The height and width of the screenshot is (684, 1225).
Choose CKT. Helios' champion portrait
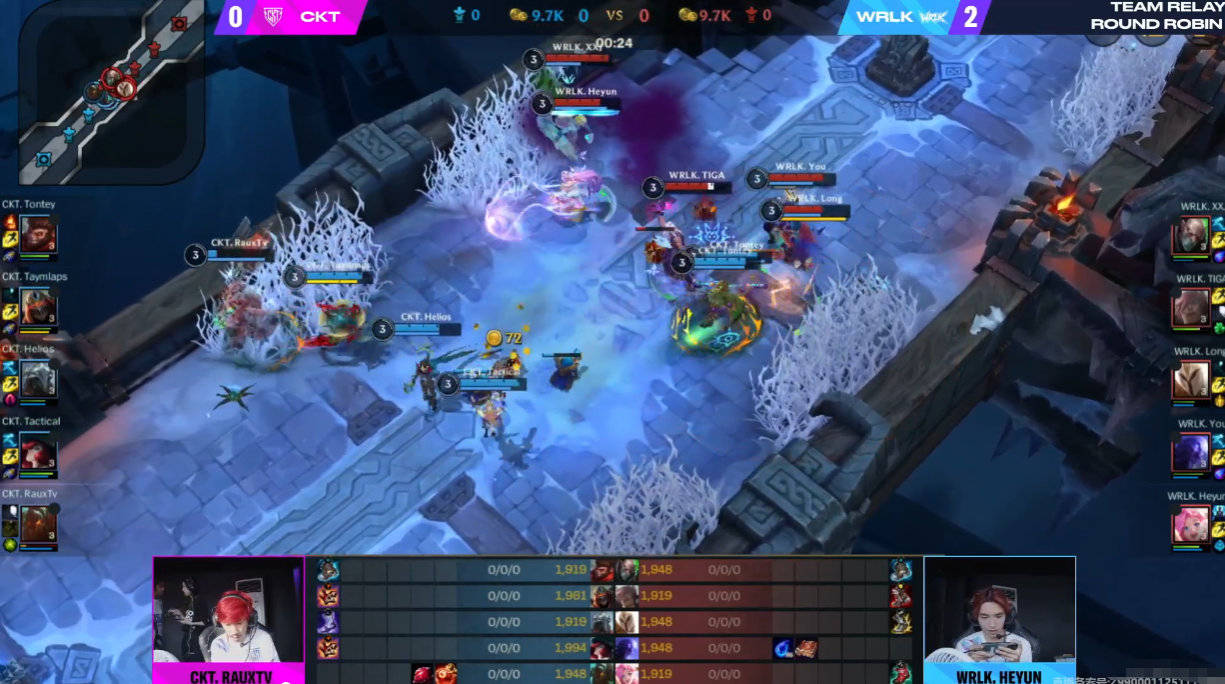click(x=38, y=379)
